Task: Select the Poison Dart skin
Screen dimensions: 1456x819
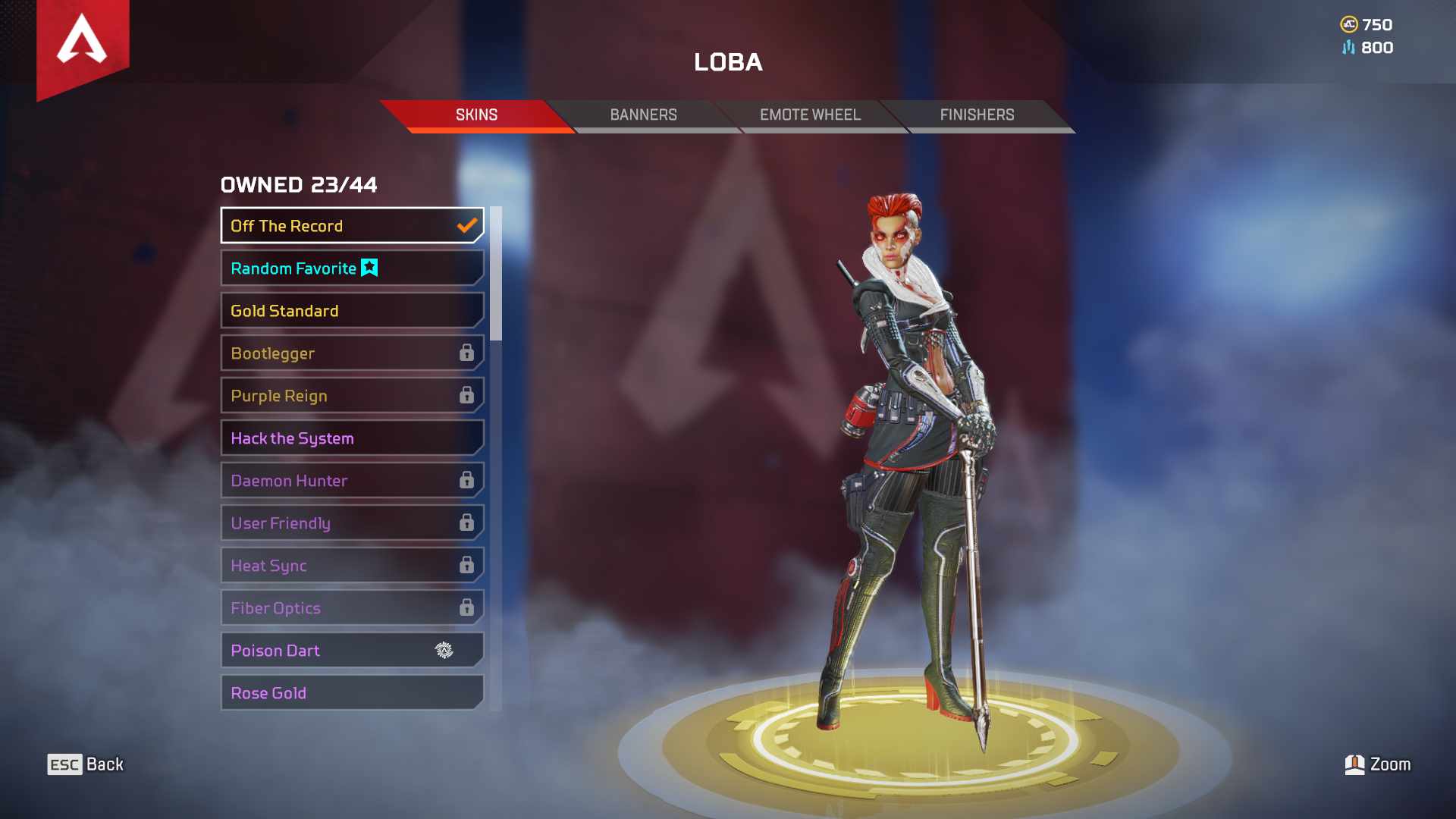Action: pos(352,651)
